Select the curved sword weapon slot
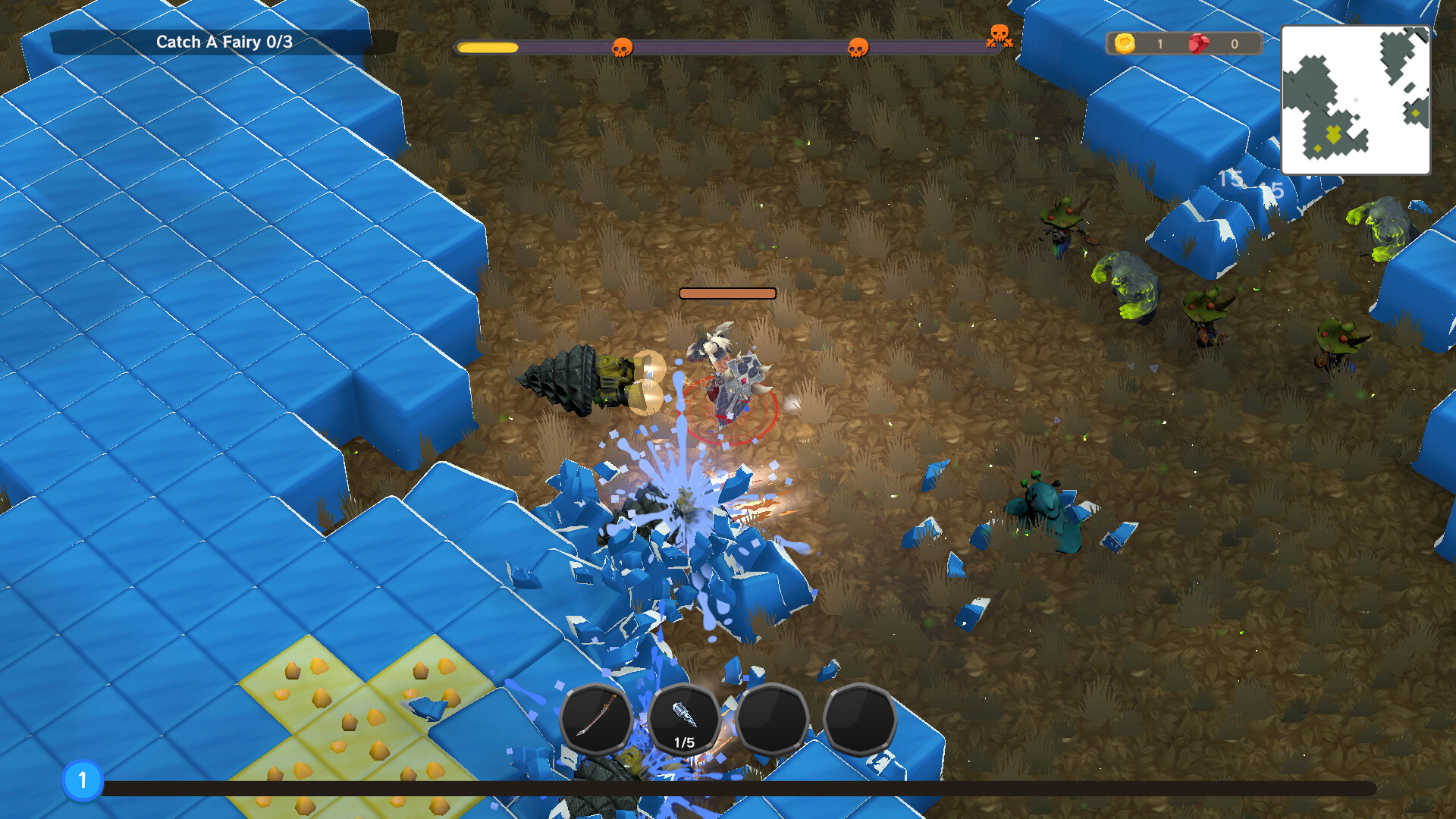Image resolution: width=1456 pixels, height=819 pixels. 596,717
